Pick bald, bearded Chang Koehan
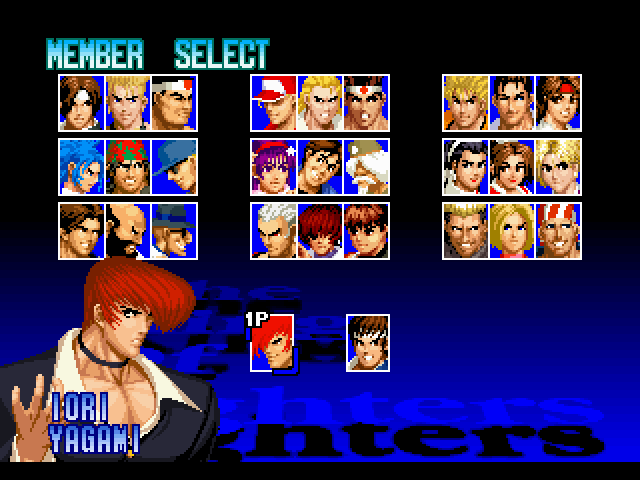Viewport: 640px width, 480px height. [x=127, y=229]
